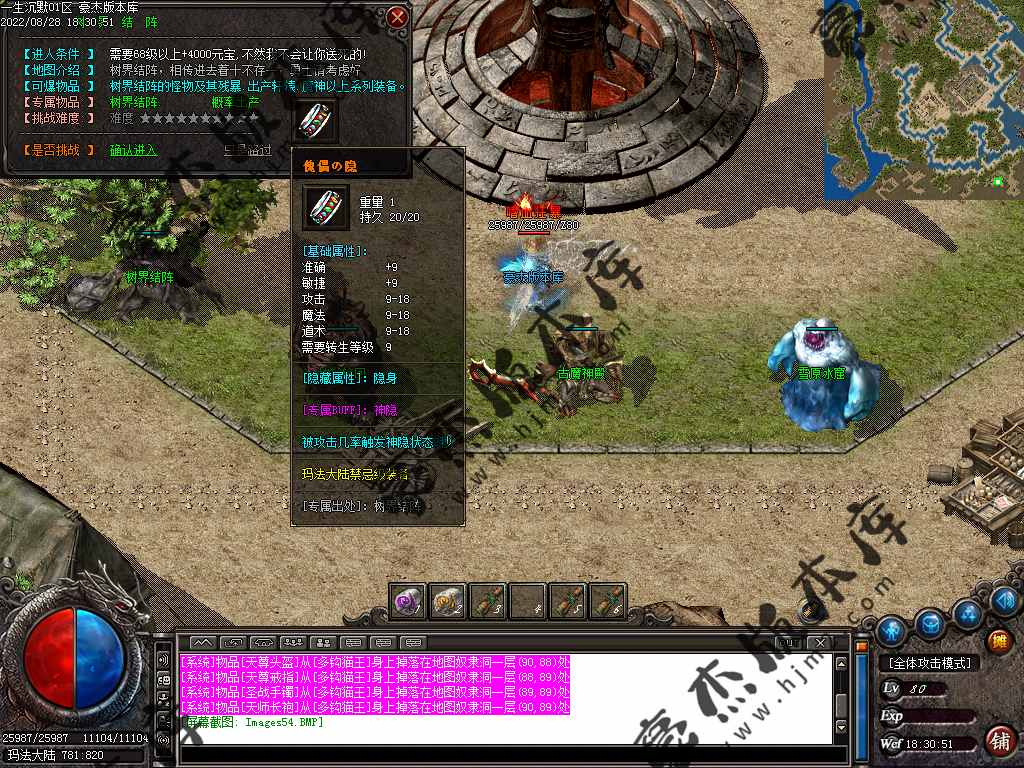This screenshot has width=1024, height=768.
Task: Open the 摊 stall button
Action: pos(999,640)
